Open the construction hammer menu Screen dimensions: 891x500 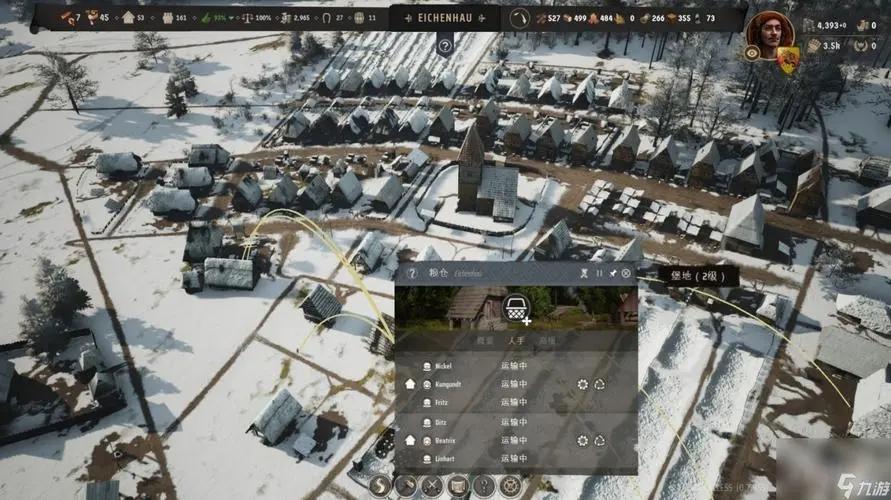click(x=406, y=487)
